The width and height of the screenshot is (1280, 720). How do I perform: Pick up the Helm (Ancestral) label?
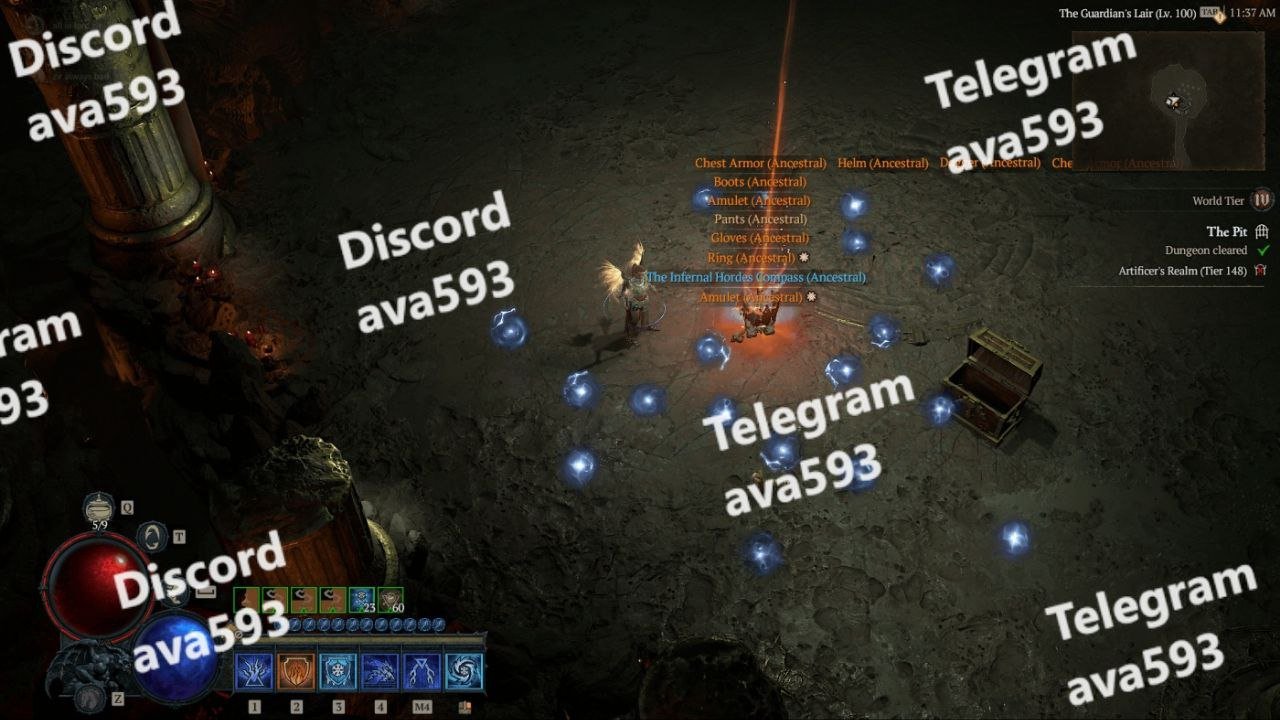pyautogui.click(x=882, y=163)
